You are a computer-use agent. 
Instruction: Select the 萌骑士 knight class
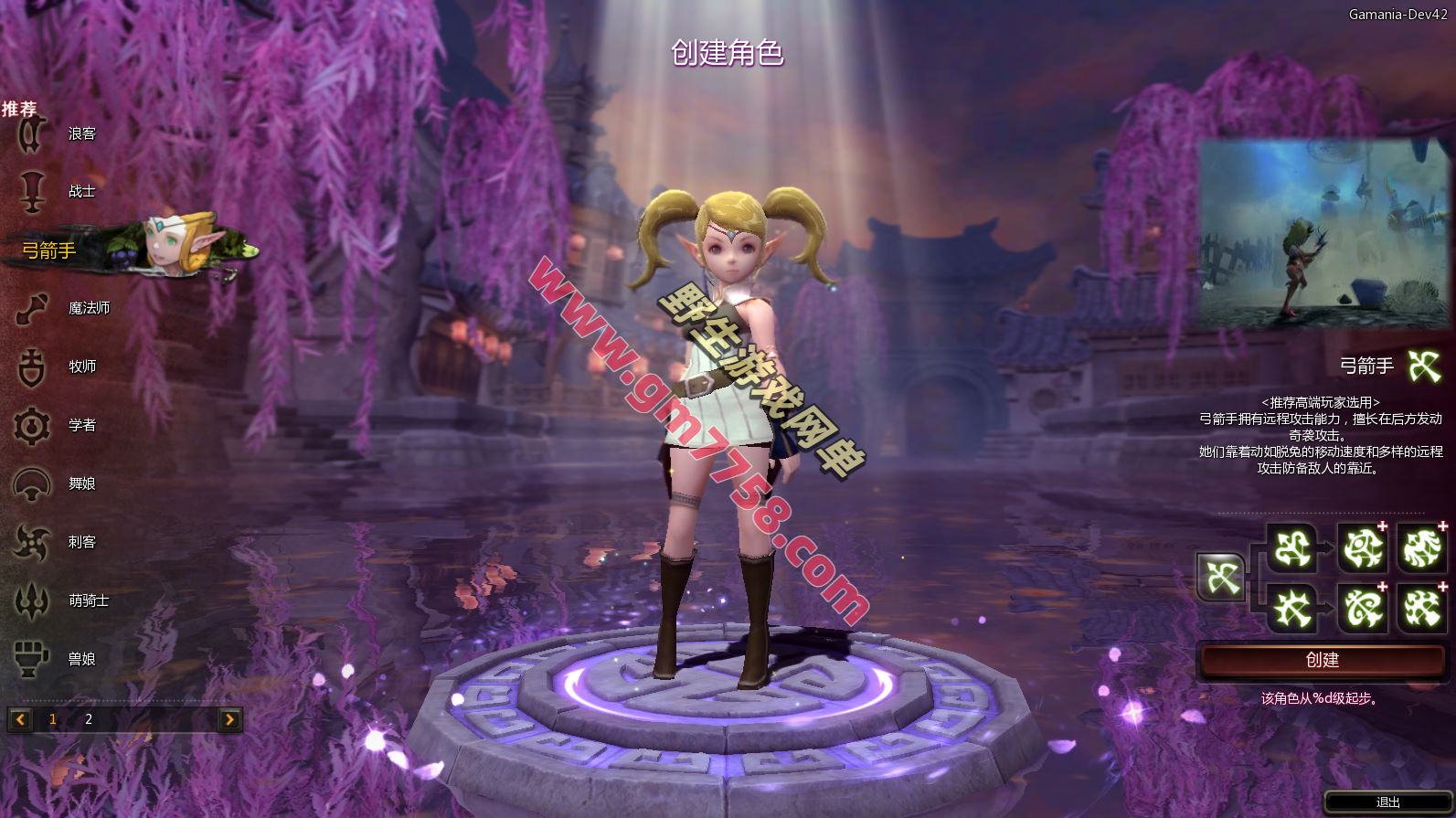point(88,600)
